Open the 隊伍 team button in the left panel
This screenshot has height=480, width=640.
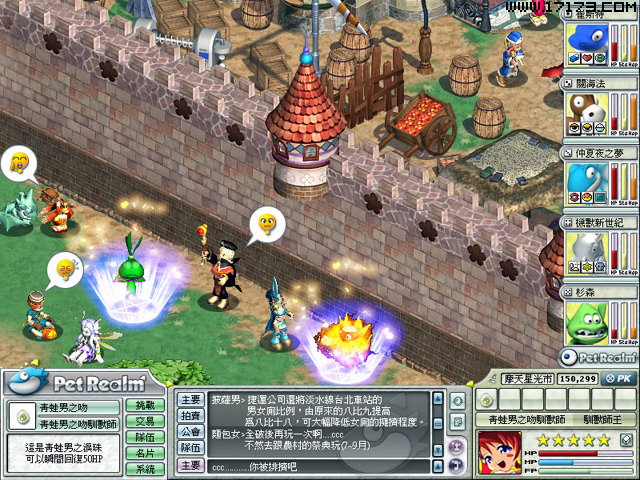146,437
